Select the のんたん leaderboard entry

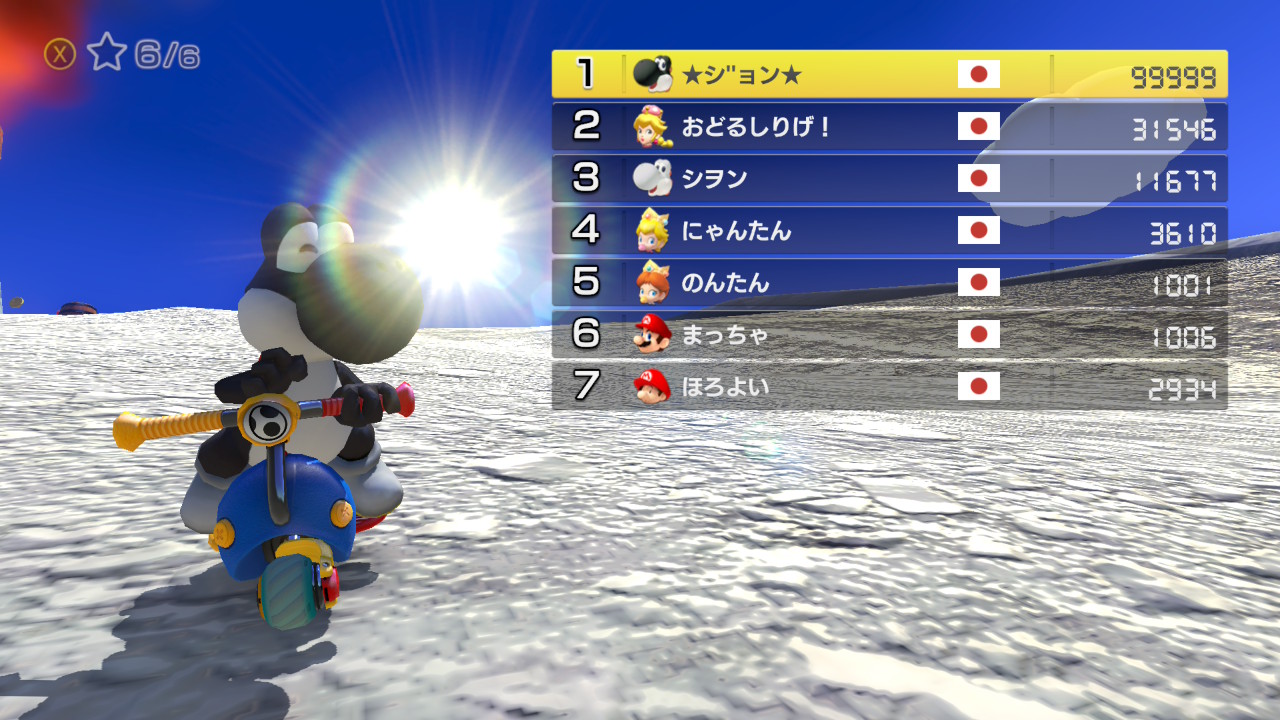coord(889,282)
